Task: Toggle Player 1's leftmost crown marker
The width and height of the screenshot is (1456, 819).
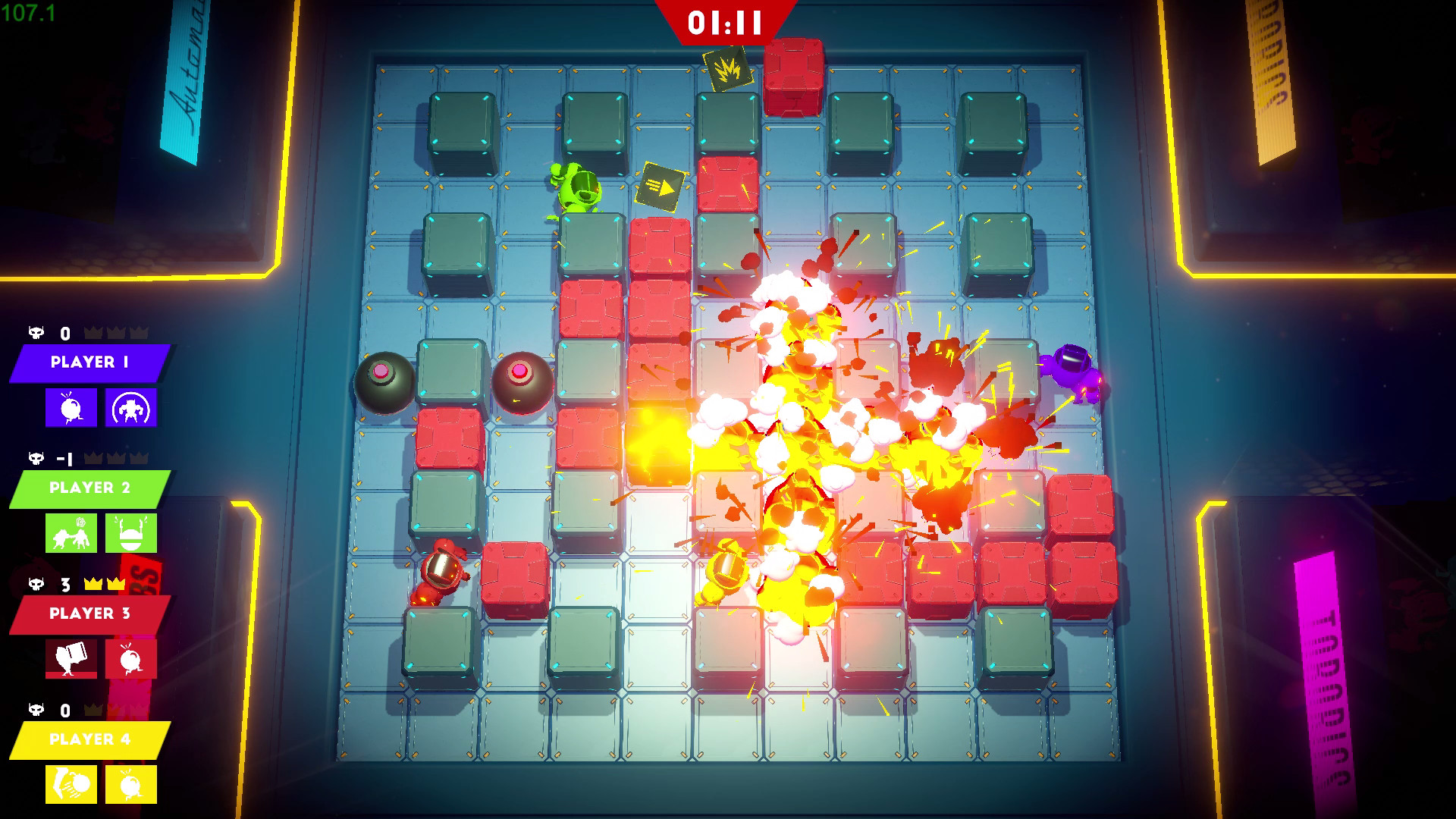Action: pos(93,332)
